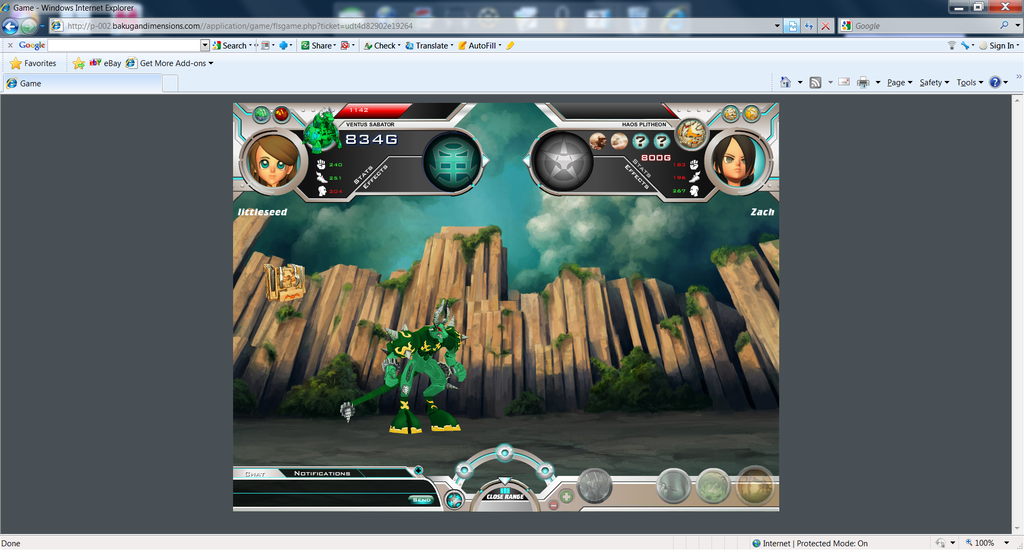Click the Ventus attribute symbol orb
Image resolution: width=1024 pixels, height=550 pixels.
coord(452,161)
